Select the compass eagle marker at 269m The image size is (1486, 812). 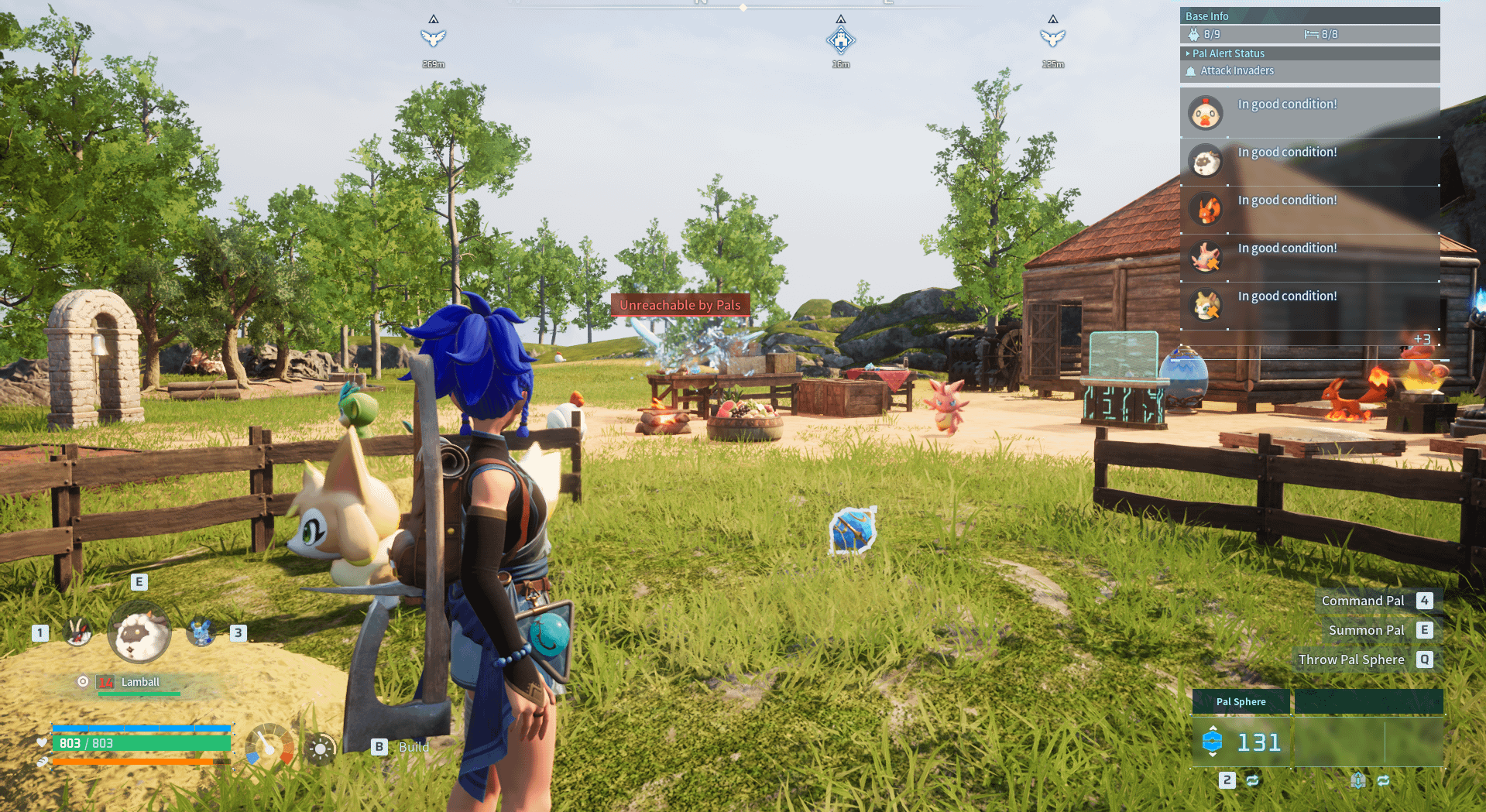(433, 38)
